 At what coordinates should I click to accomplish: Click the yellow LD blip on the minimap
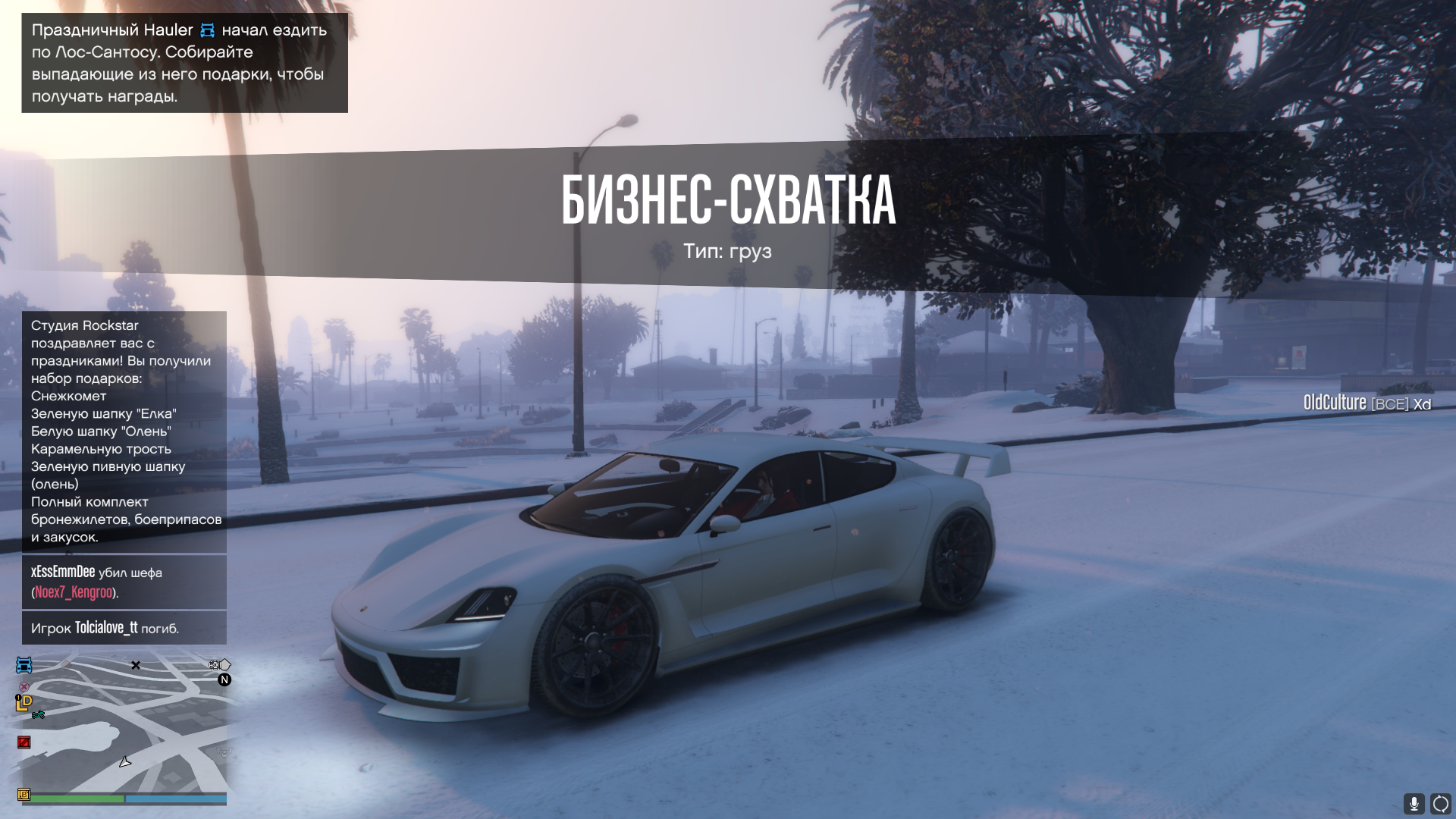[x=24, y=703]
